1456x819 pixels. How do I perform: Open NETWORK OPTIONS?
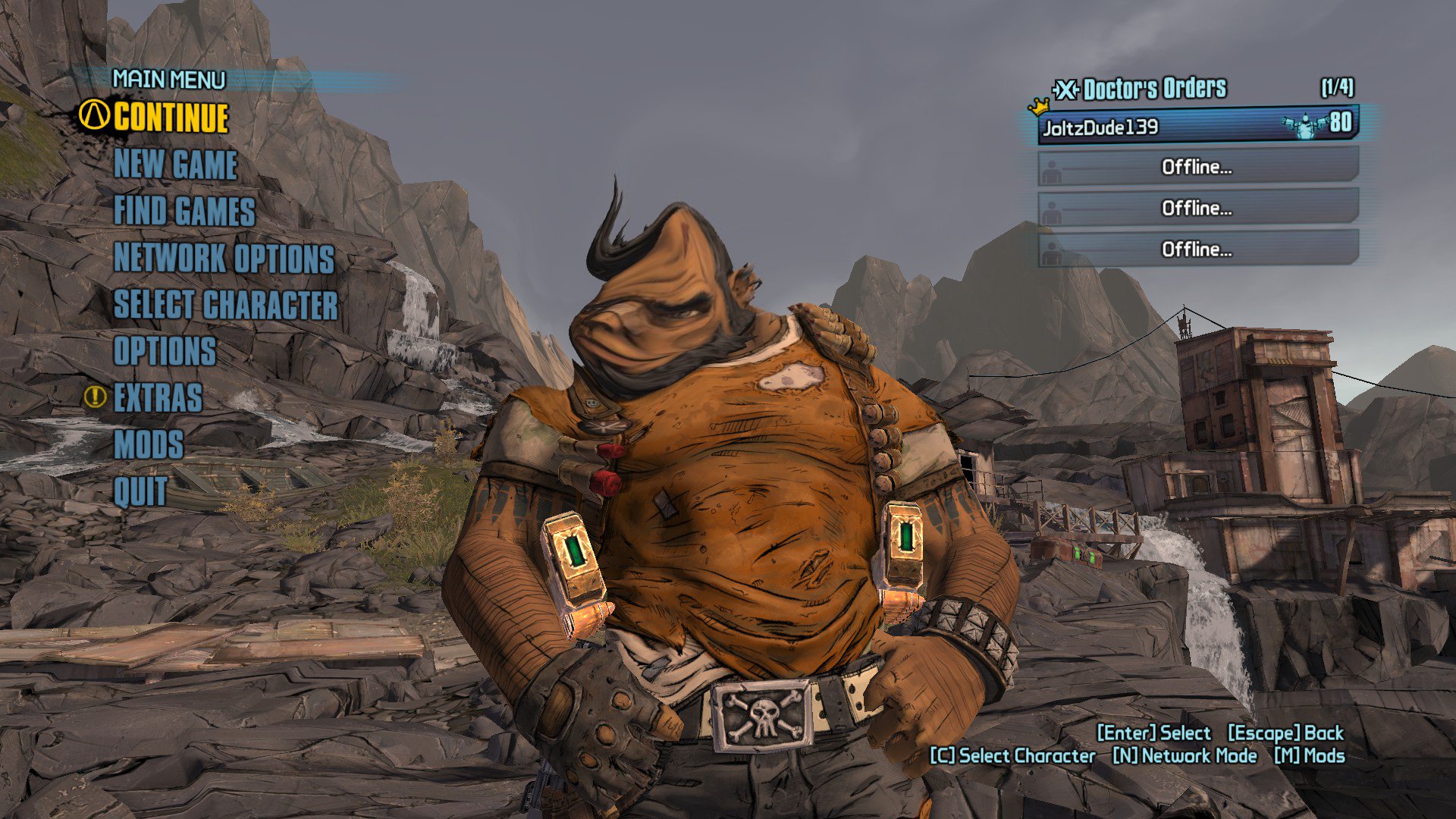[x=223, y=259]
